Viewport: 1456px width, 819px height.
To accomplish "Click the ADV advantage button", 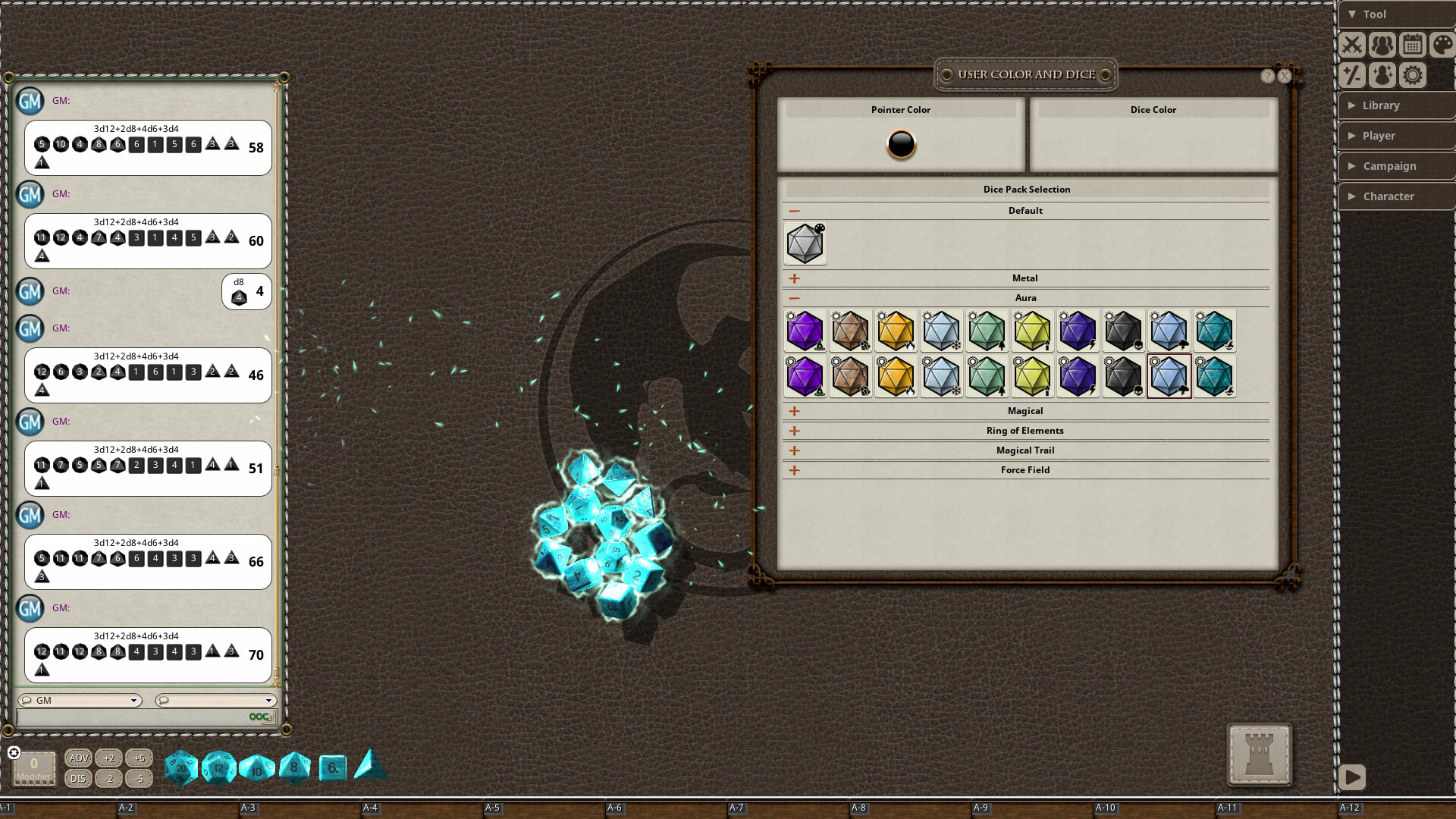I will 78,758.
